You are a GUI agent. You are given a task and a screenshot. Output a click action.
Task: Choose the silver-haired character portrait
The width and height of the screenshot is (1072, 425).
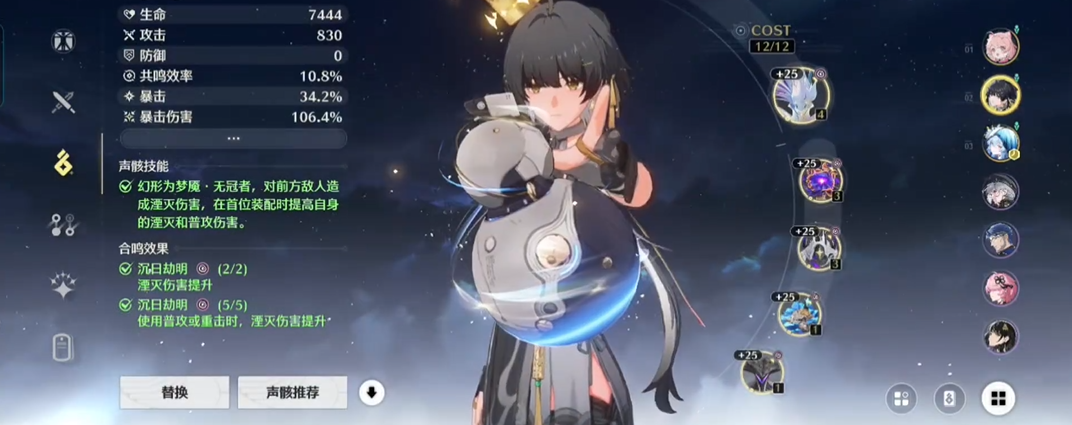[x=1000, y=191]
